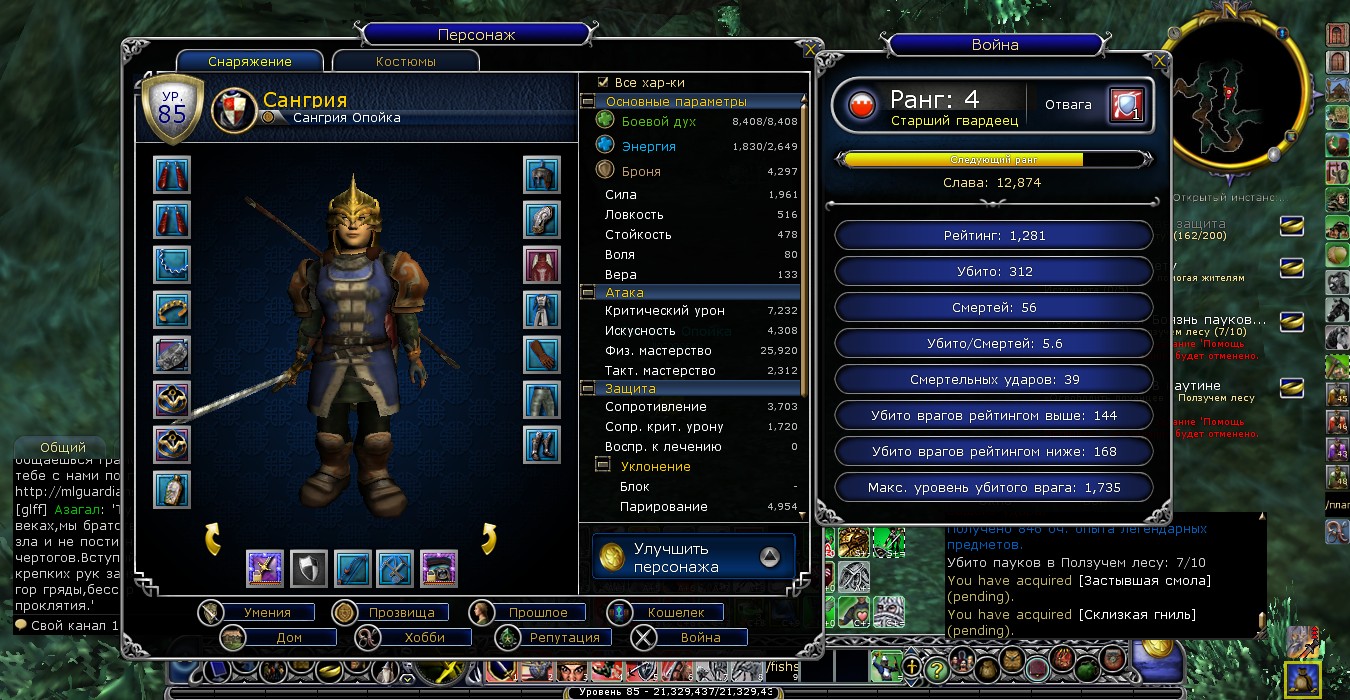Rotate character with the right yellow arrow
Viewport: 1350px width, 700px height.
point(490,538)
